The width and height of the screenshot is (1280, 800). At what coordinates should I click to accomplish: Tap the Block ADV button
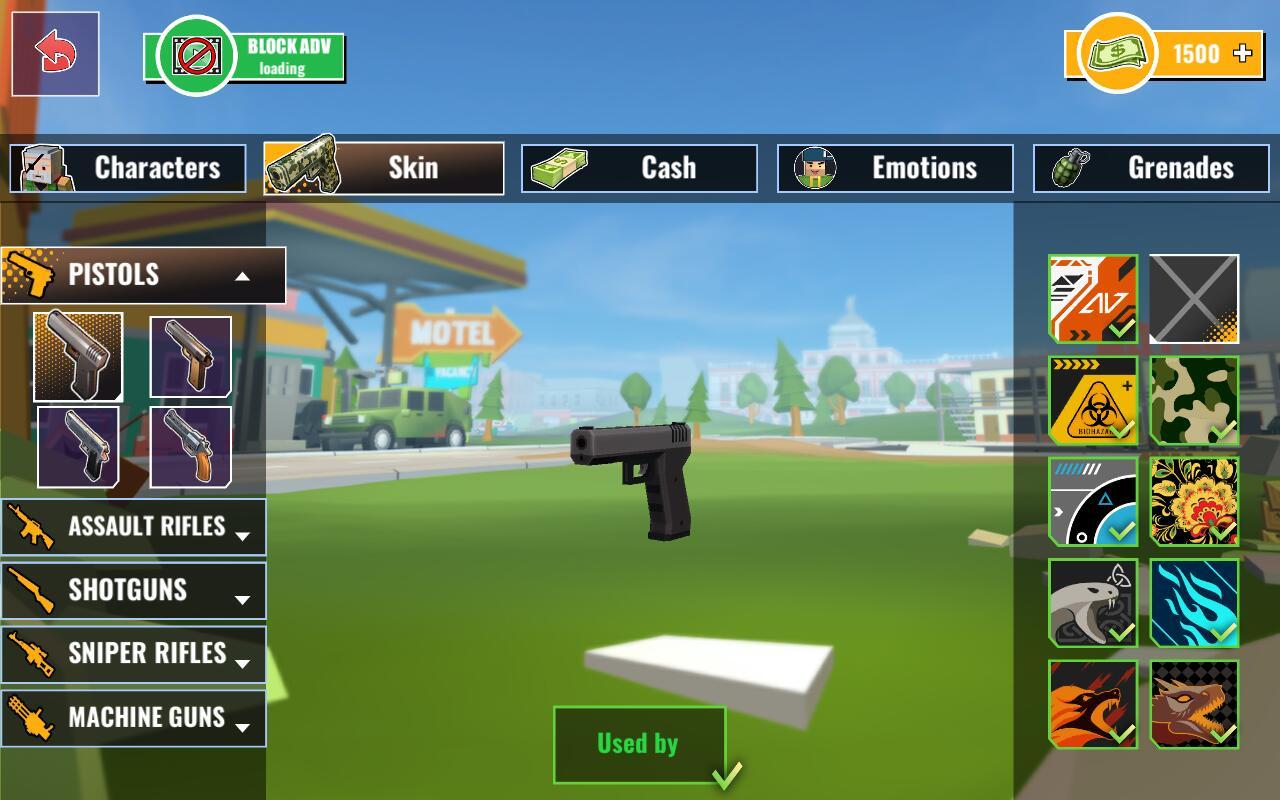click(x=245, y=57)
